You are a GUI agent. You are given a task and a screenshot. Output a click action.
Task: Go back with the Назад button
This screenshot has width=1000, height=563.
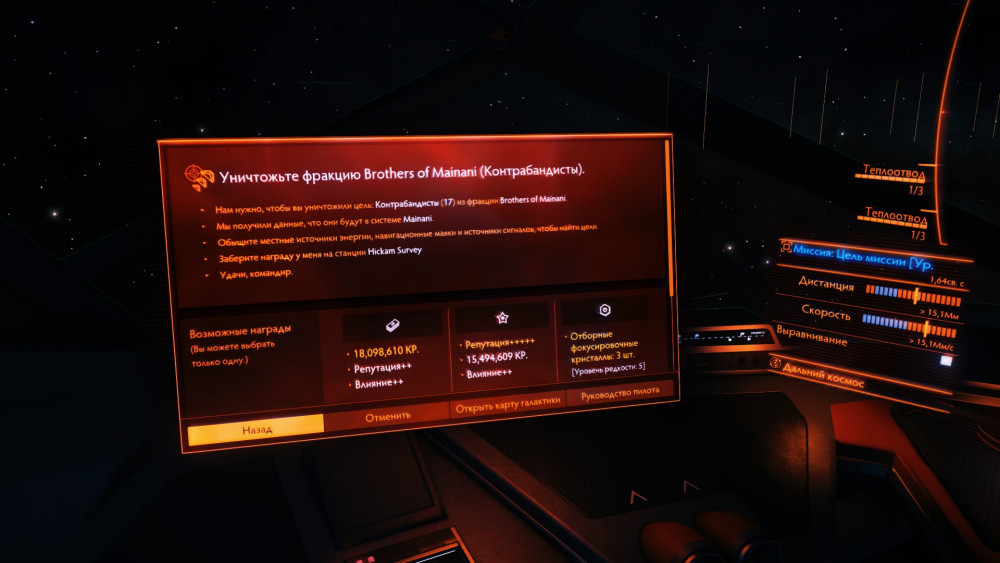pos(256,427)
